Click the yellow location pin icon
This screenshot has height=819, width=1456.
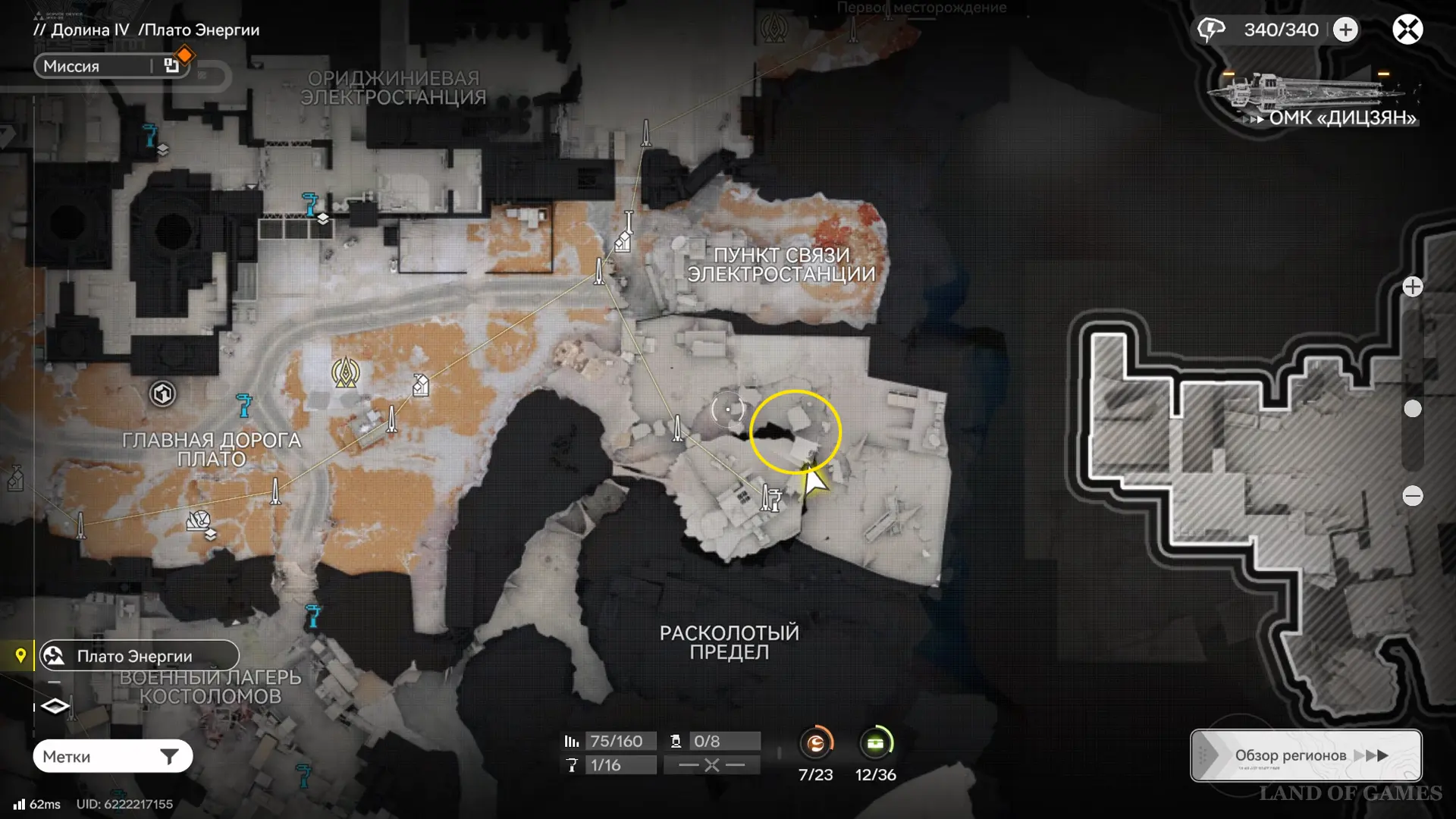pos(20,656)
